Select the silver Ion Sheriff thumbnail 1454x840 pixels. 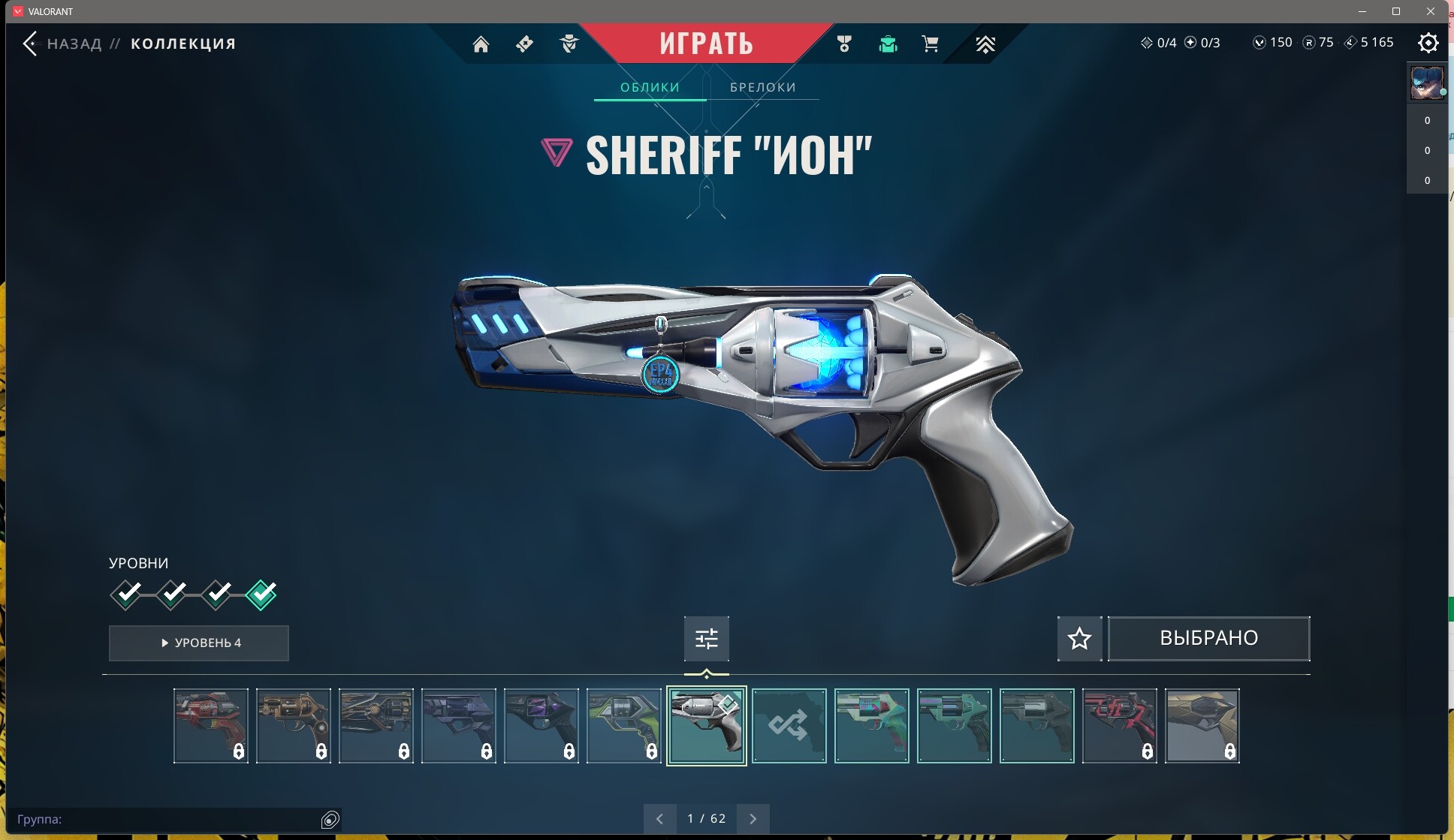706,726
